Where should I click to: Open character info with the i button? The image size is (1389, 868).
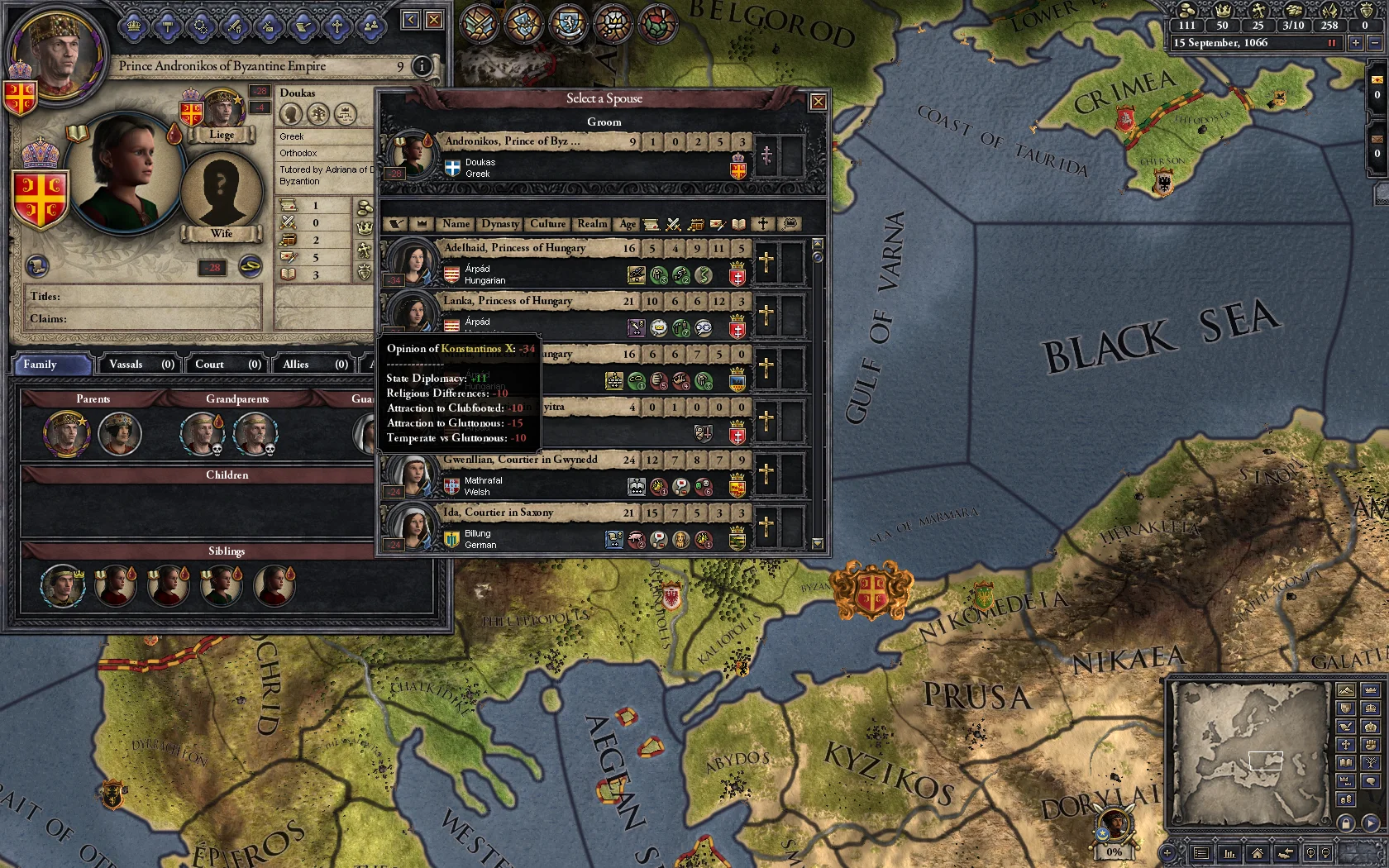[x=422, y=66]
